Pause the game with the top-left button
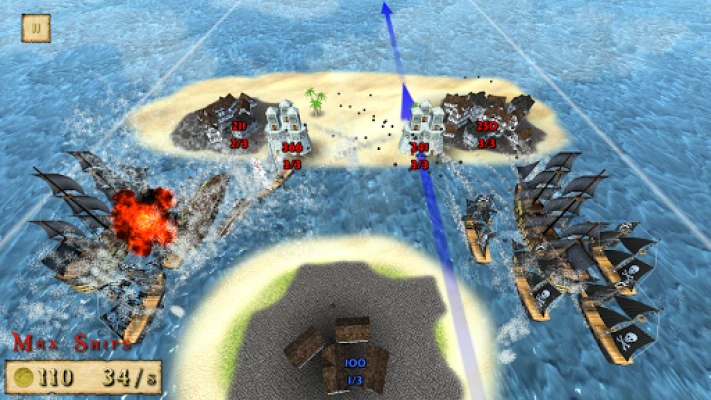Viewport: 711px width, 400px height. 36,28
